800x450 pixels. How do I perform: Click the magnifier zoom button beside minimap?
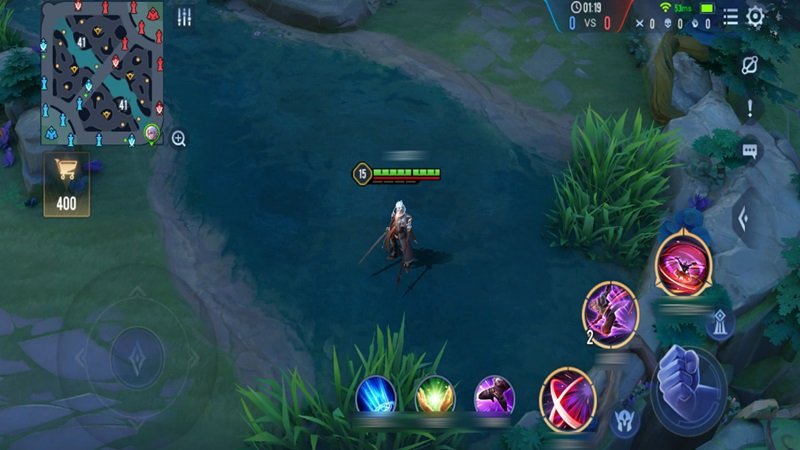pyautogui.click(x=179, y=139)
